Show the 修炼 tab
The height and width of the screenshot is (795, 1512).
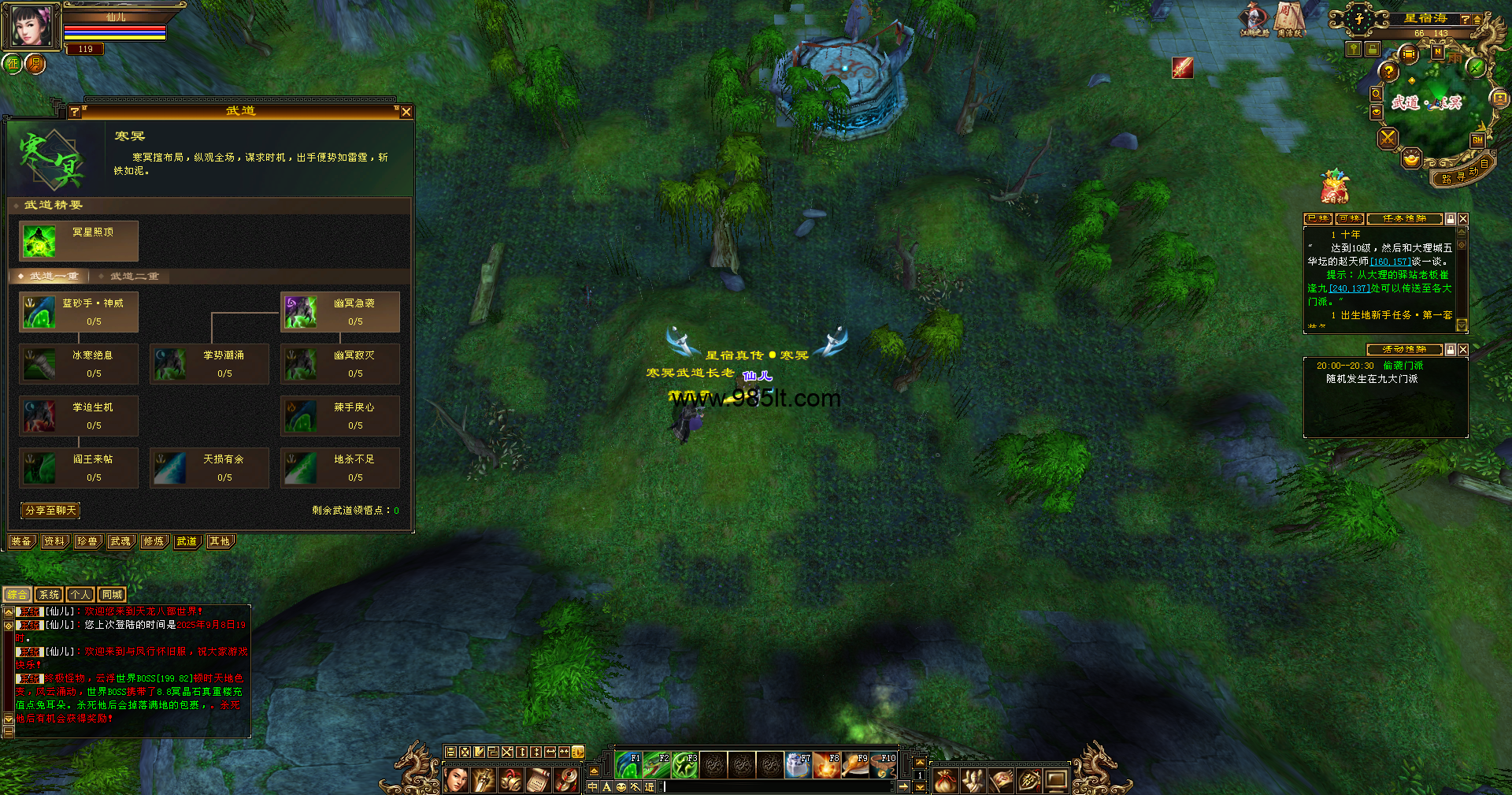pos(154,541)
